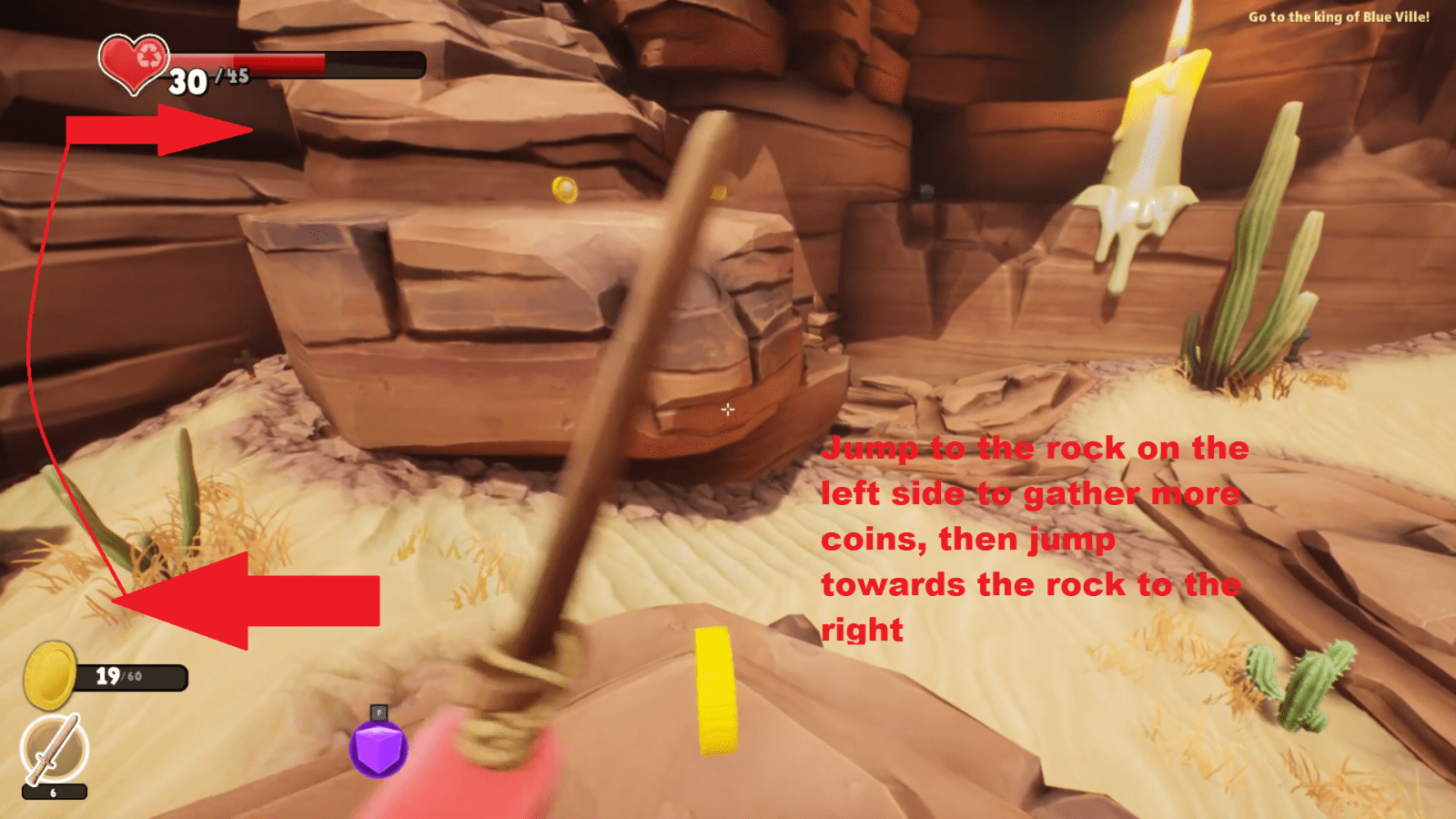Click the sword ammo count showing 6
This screenshot has height=819, width=1456.
pyautogui.click(x=52, y=793)
